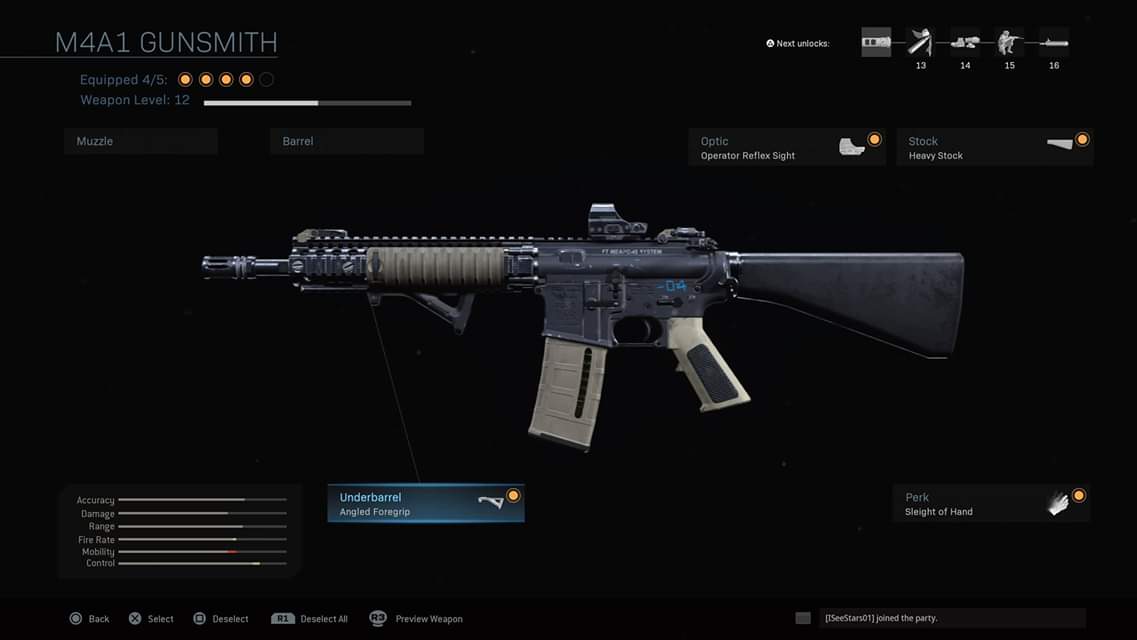Click the level 15 next unlock icon
This screenshot has height=640, width=1137.
click(x=1009, y=43)
